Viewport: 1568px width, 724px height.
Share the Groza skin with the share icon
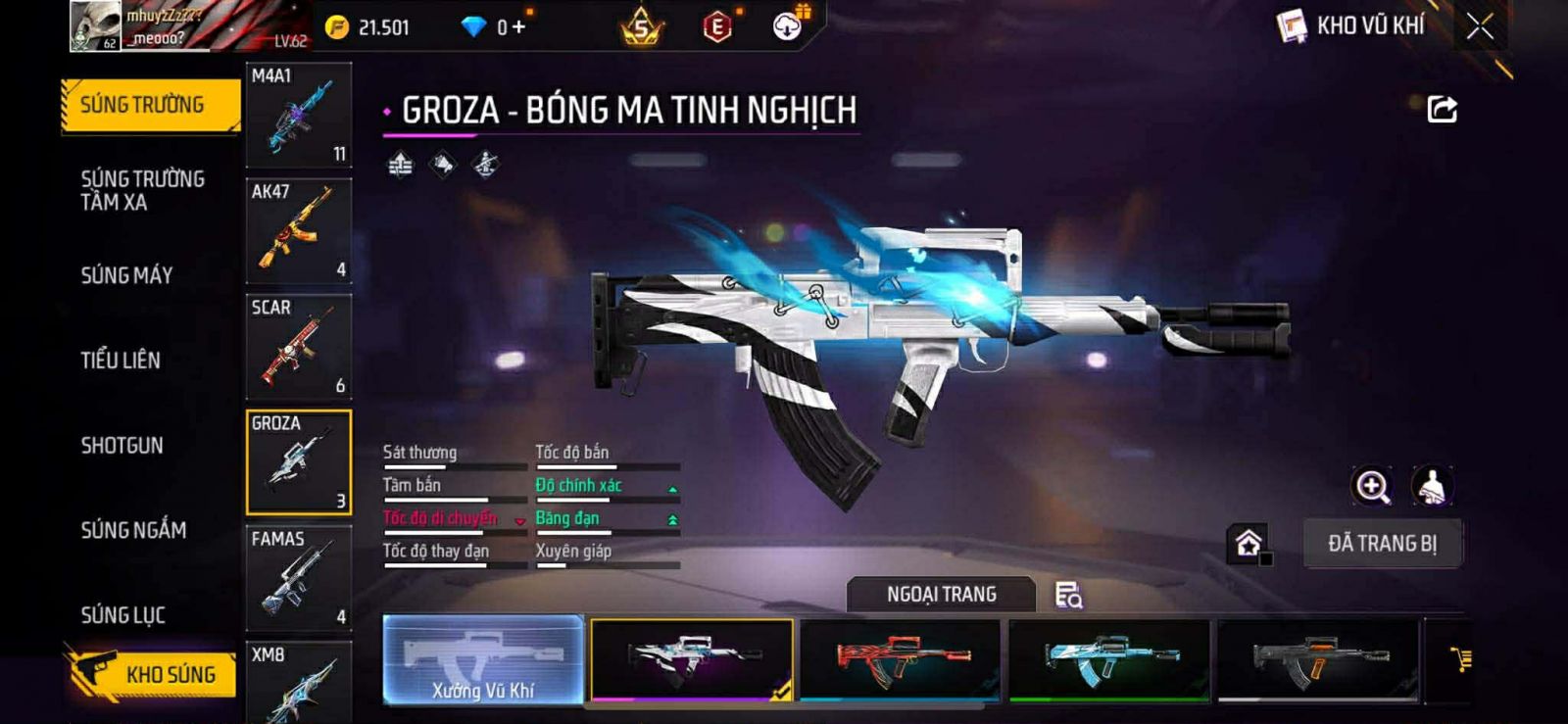(x=1442, y=109)
